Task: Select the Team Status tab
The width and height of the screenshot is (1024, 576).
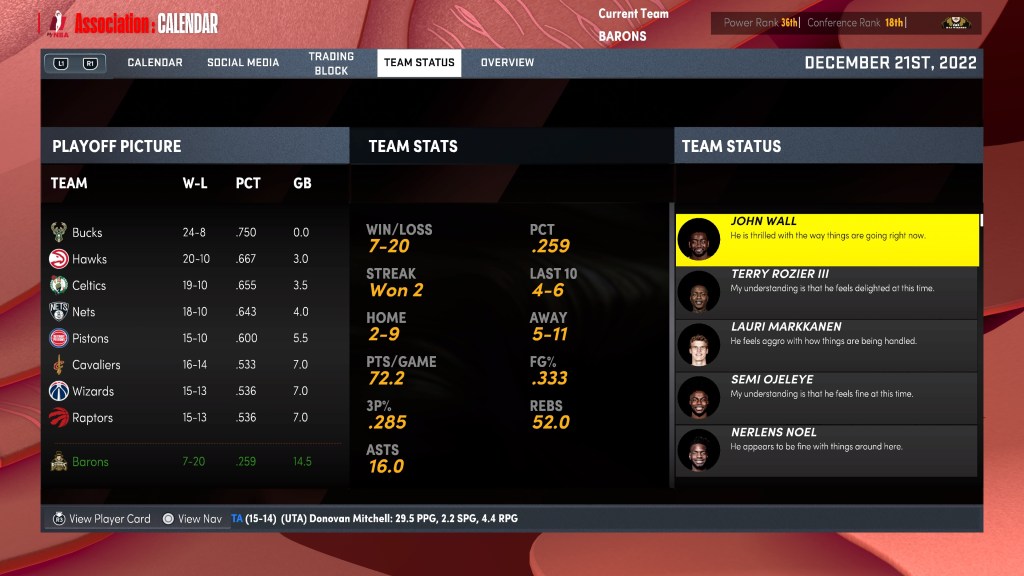Action: (x=419, y=63)
